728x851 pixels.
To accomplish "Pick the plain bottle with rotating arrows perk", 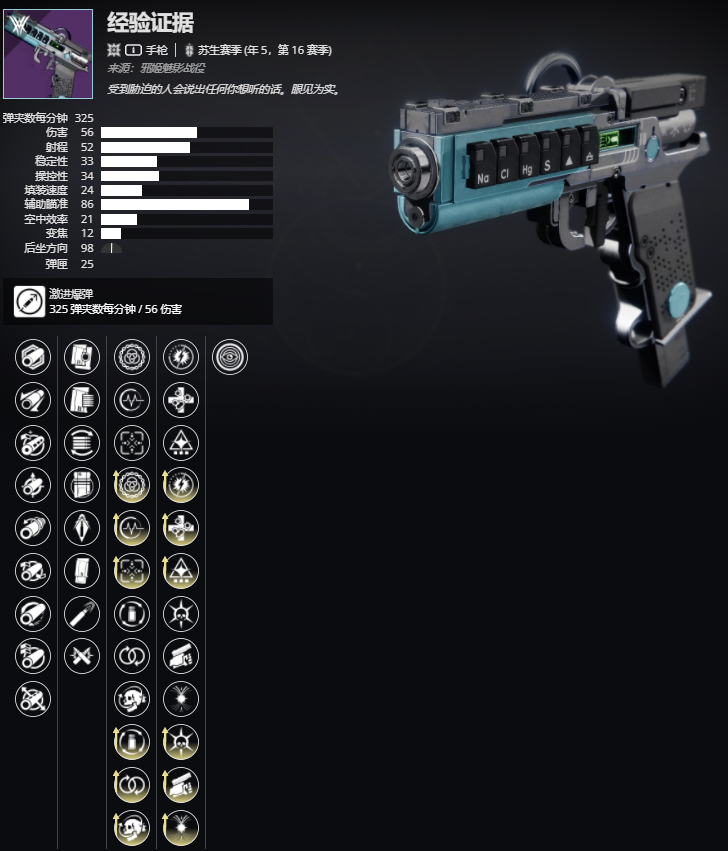I will coord(132,614).
